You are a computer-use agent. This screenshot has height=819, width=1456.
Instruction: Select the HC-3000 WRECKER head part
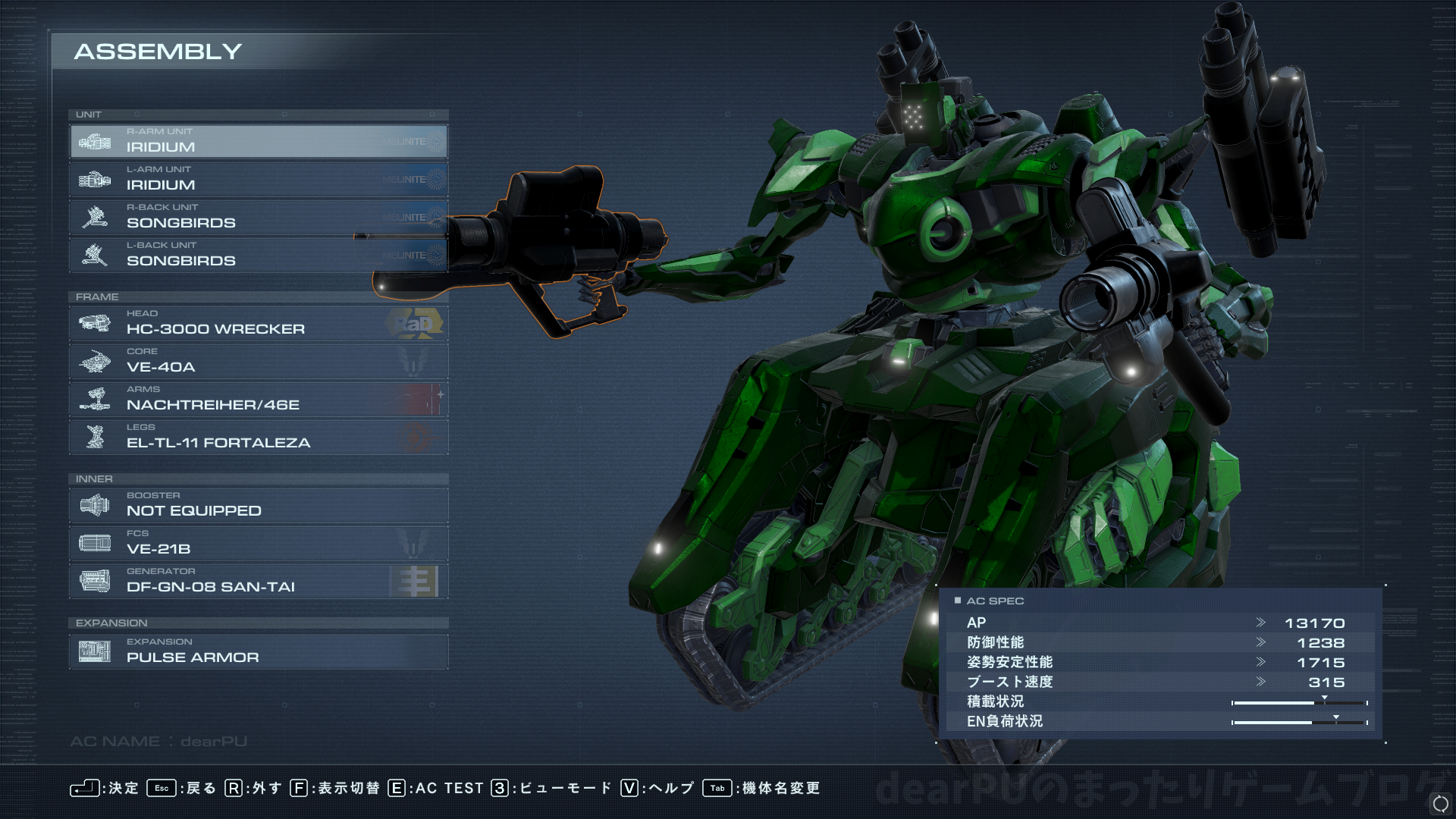(258, 324)
